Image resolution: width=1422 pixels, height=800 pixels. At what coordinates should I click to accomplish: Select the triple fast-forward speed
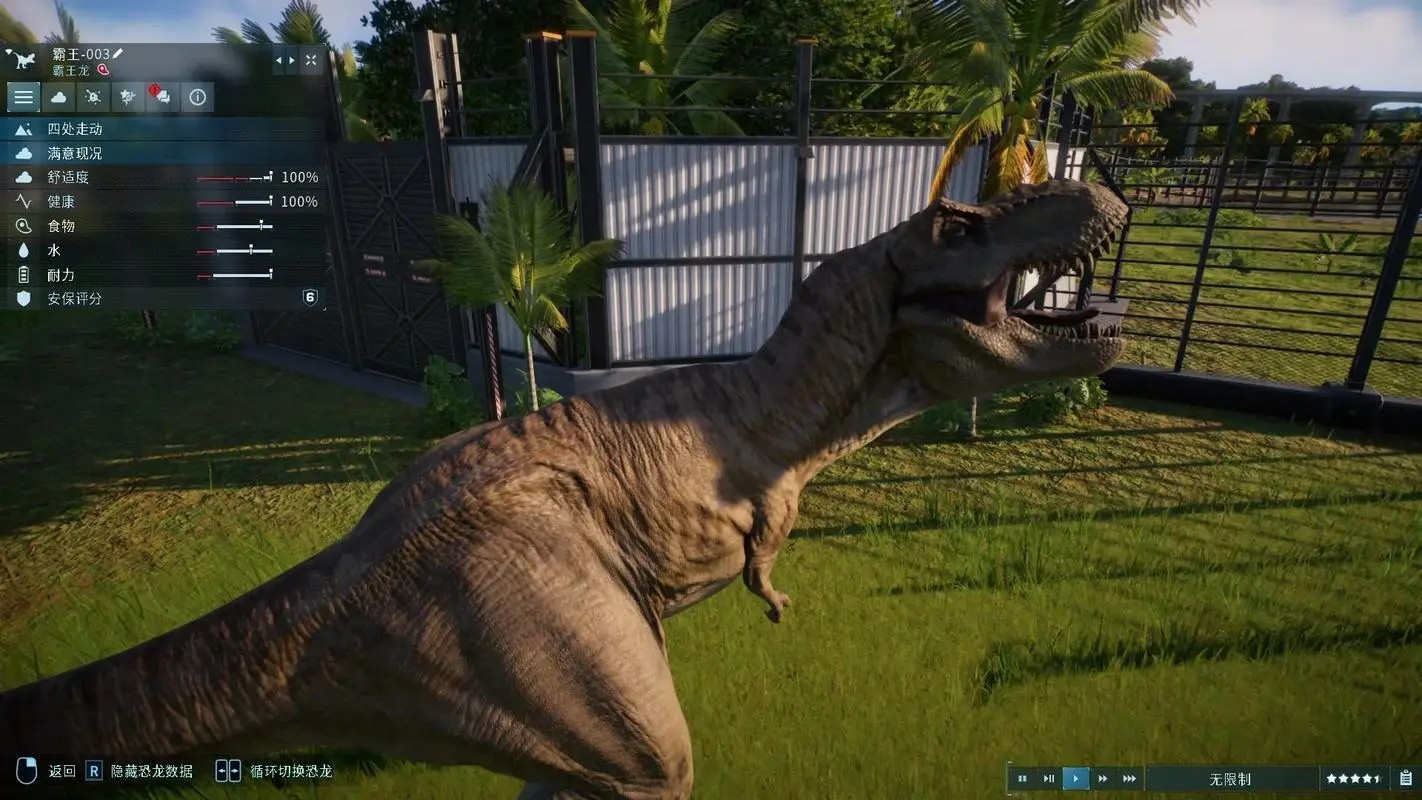point(1130,779)
